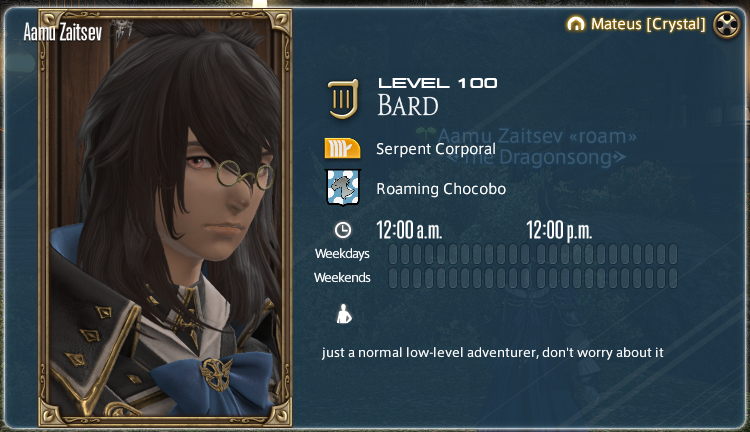
Task: Click the person-silhouette icon below Weekends
Action: 342,315
